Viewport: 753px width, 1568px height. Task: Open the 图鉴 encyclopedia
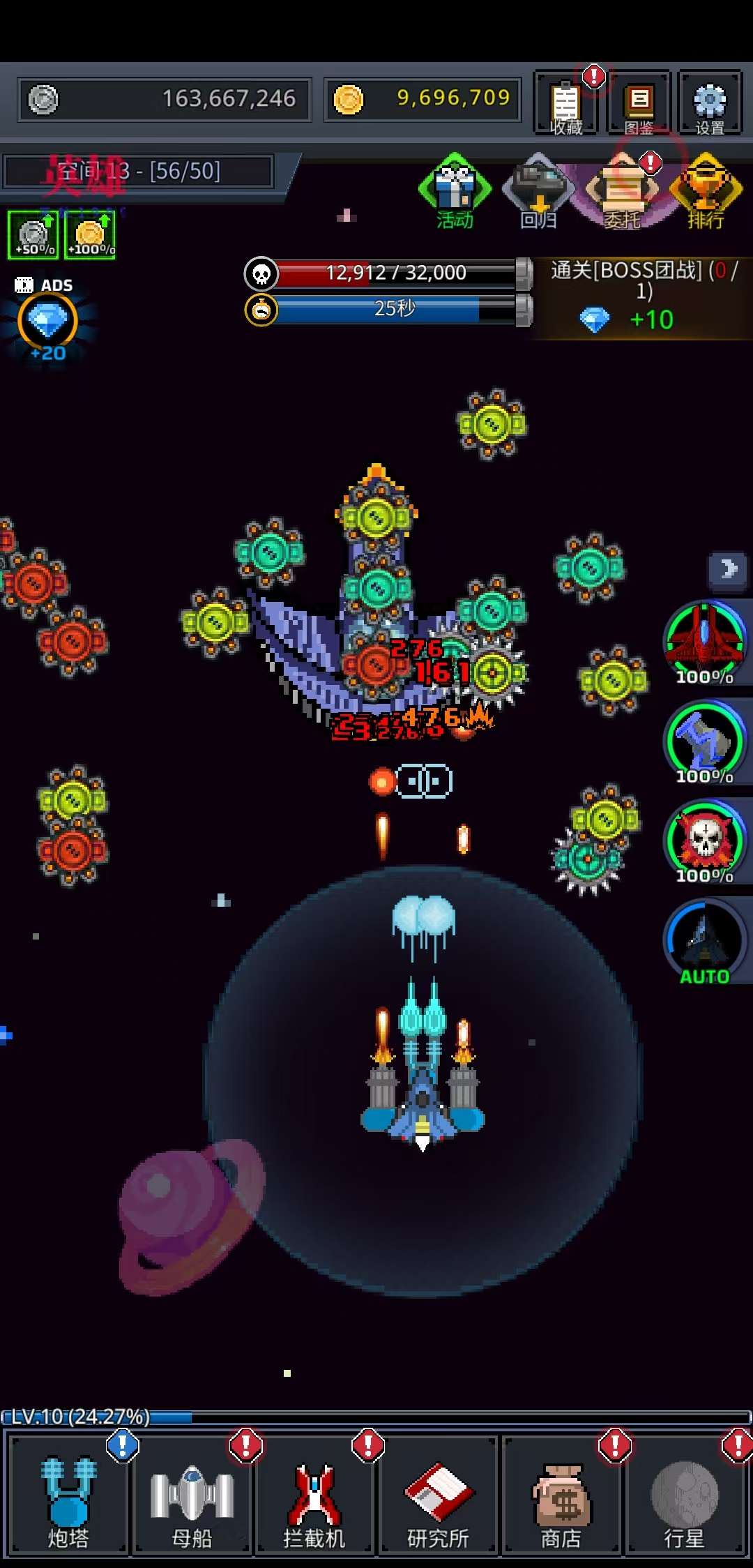(x=639, y=103)
